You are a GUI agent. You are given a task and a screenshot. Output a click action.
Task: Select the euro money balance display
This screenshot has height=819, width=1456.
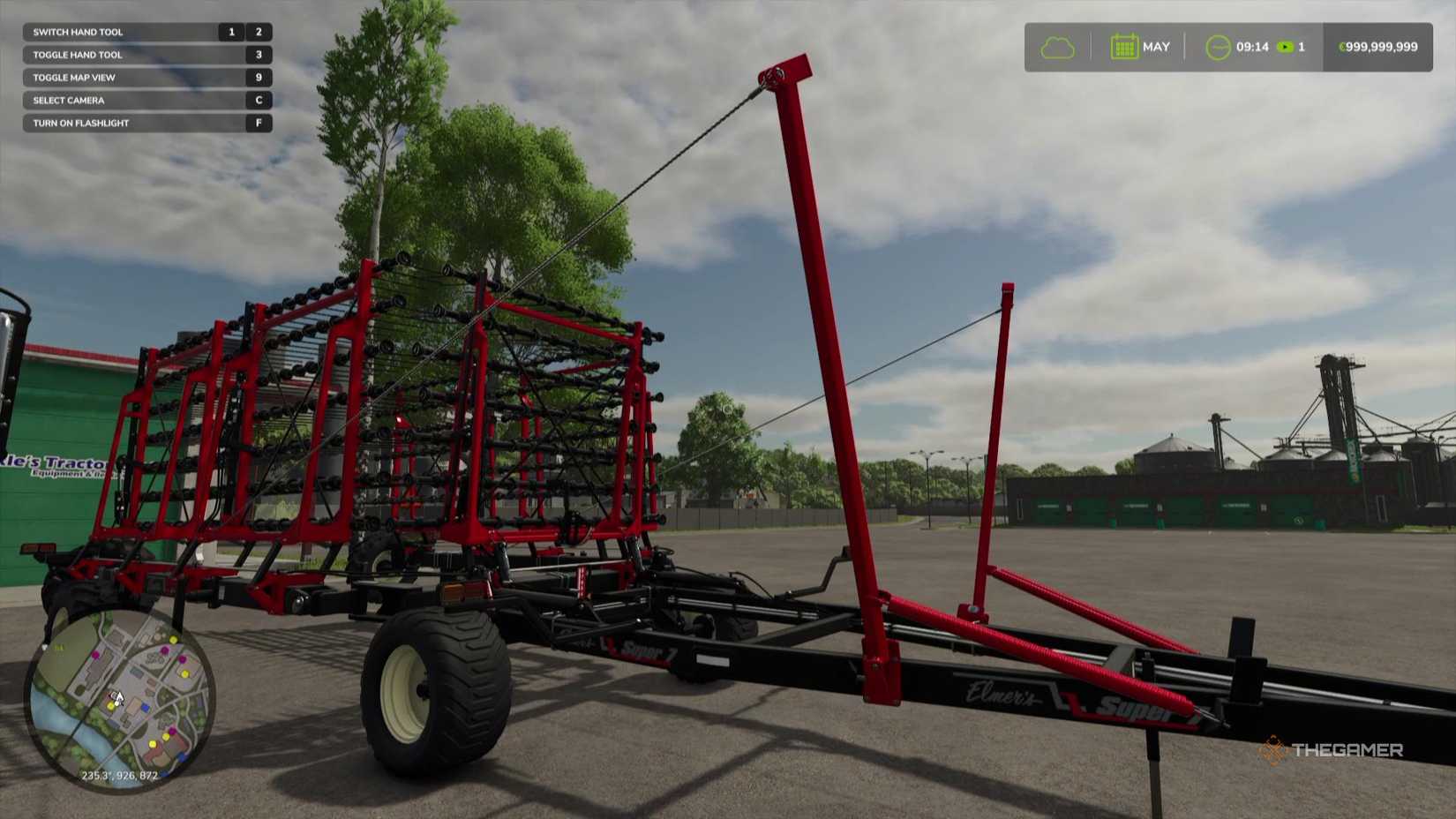pos(1379,47)
